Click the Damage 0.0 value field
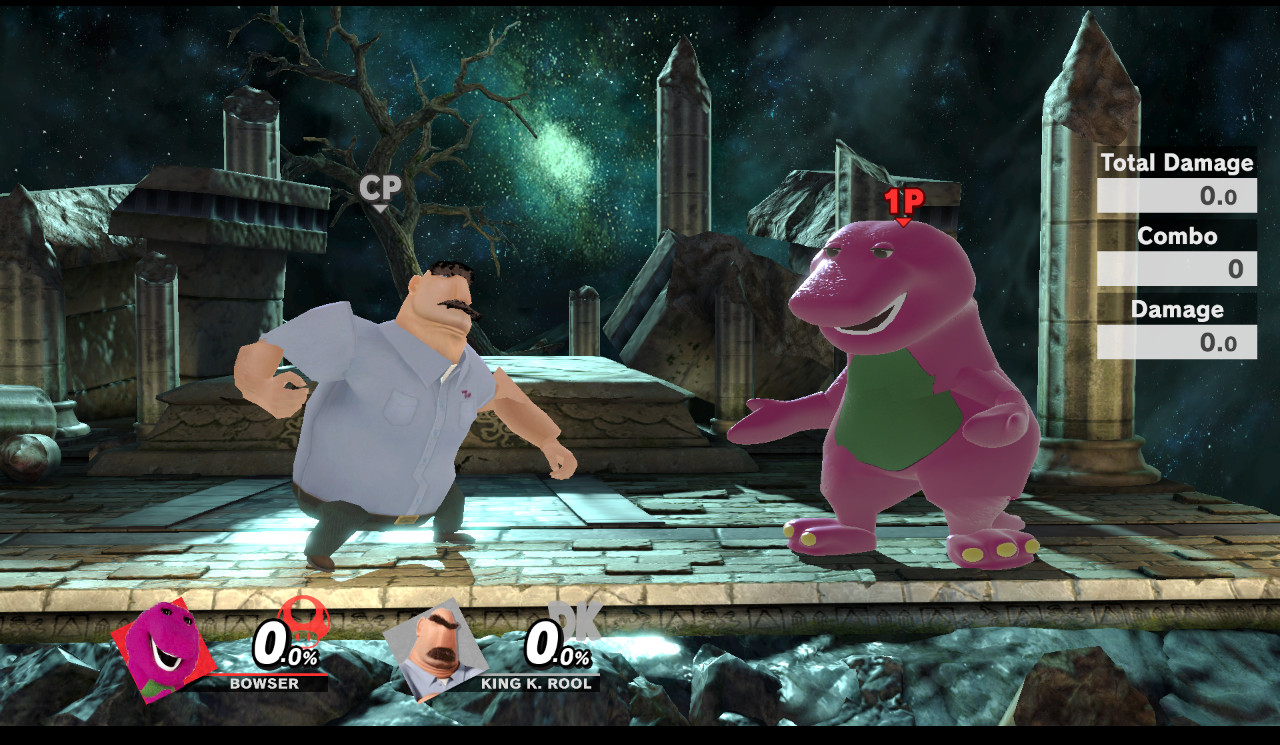Image resolution: width=1280 pixels, height=745 pixels. click(1176, 343)
